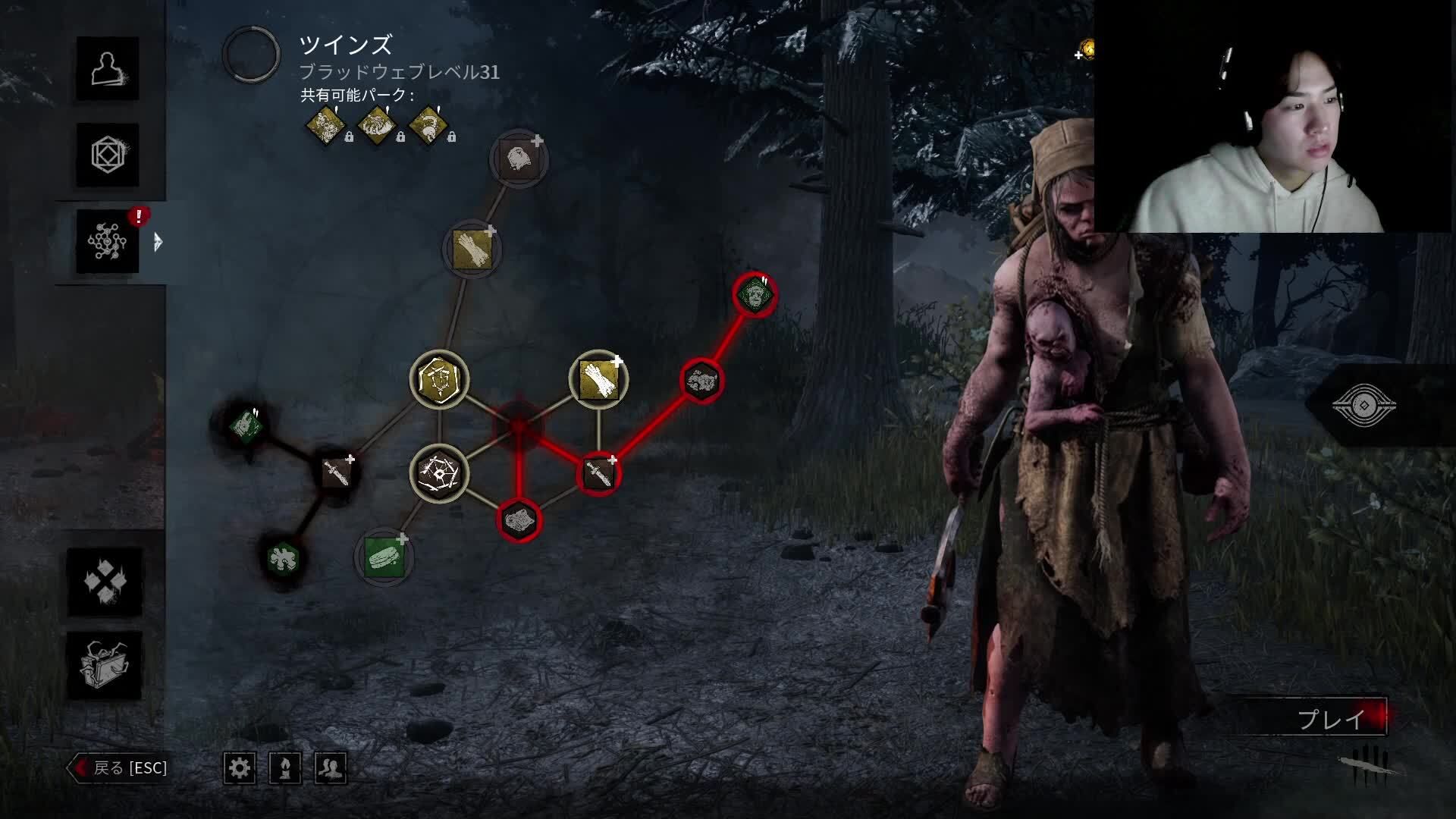Open the gear settings button
Viewport: 1456px width, 819px height.
240,768
